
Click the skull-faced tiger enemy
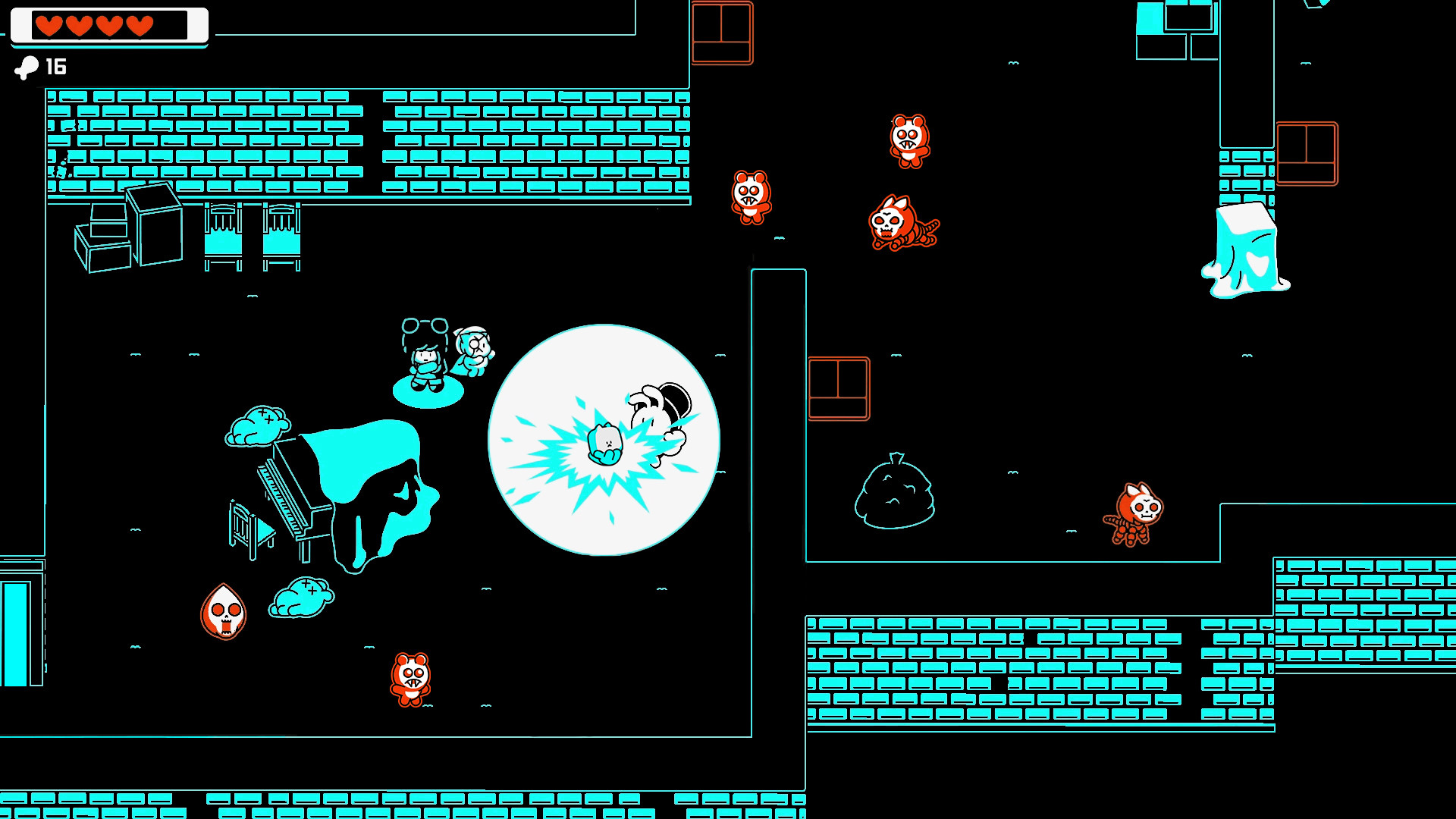(902, 221)
